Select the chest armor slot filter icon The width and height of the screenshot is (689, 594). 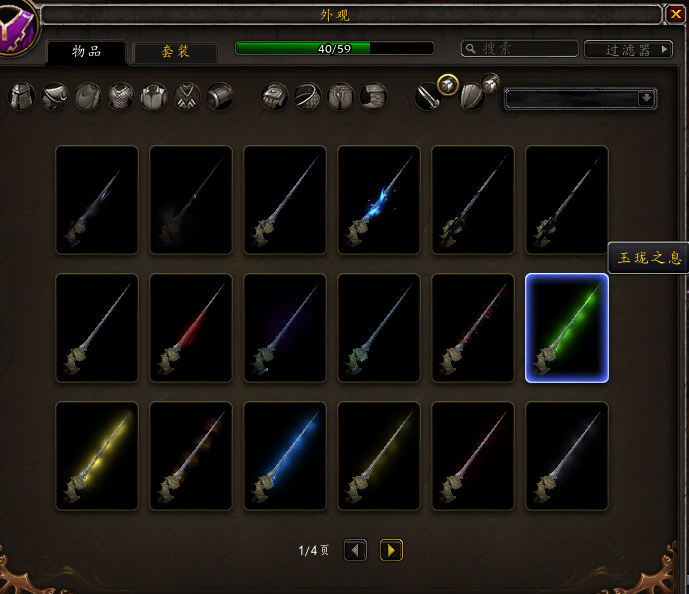tap(121, 97)
